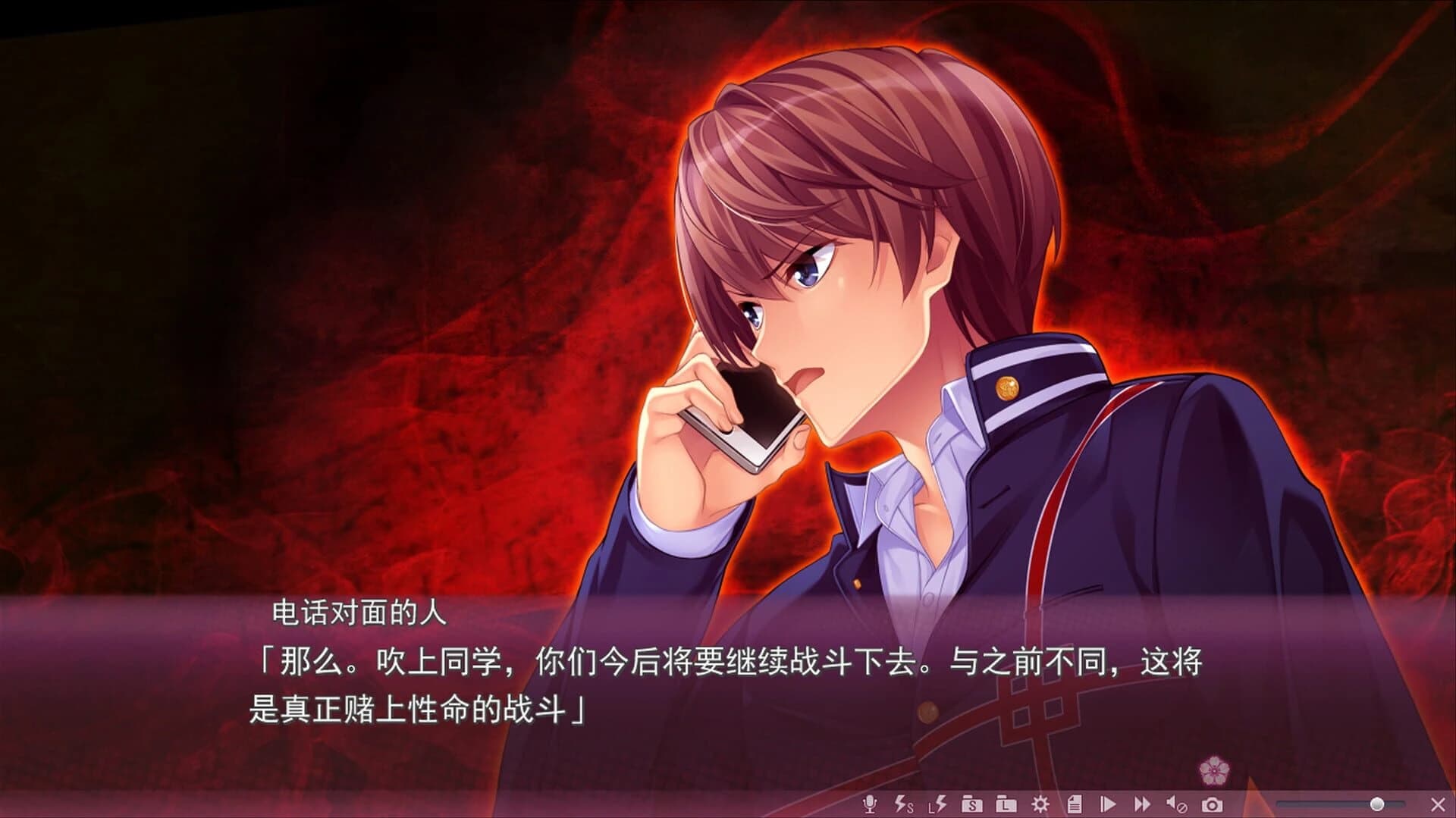Open the load screen via the L folder icon
Screen dimensions: 1456x818
1006,805
